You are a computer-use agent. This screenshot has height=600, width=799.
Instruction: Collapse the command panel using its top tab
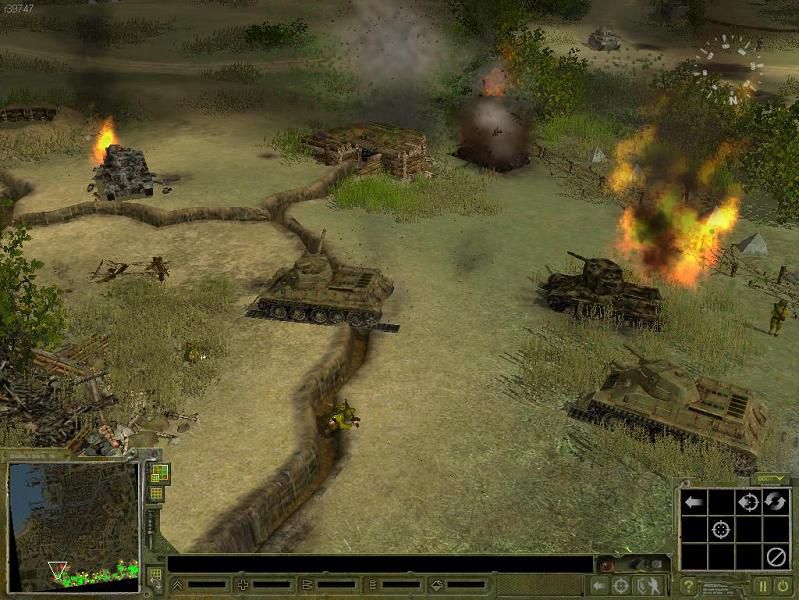771,479
